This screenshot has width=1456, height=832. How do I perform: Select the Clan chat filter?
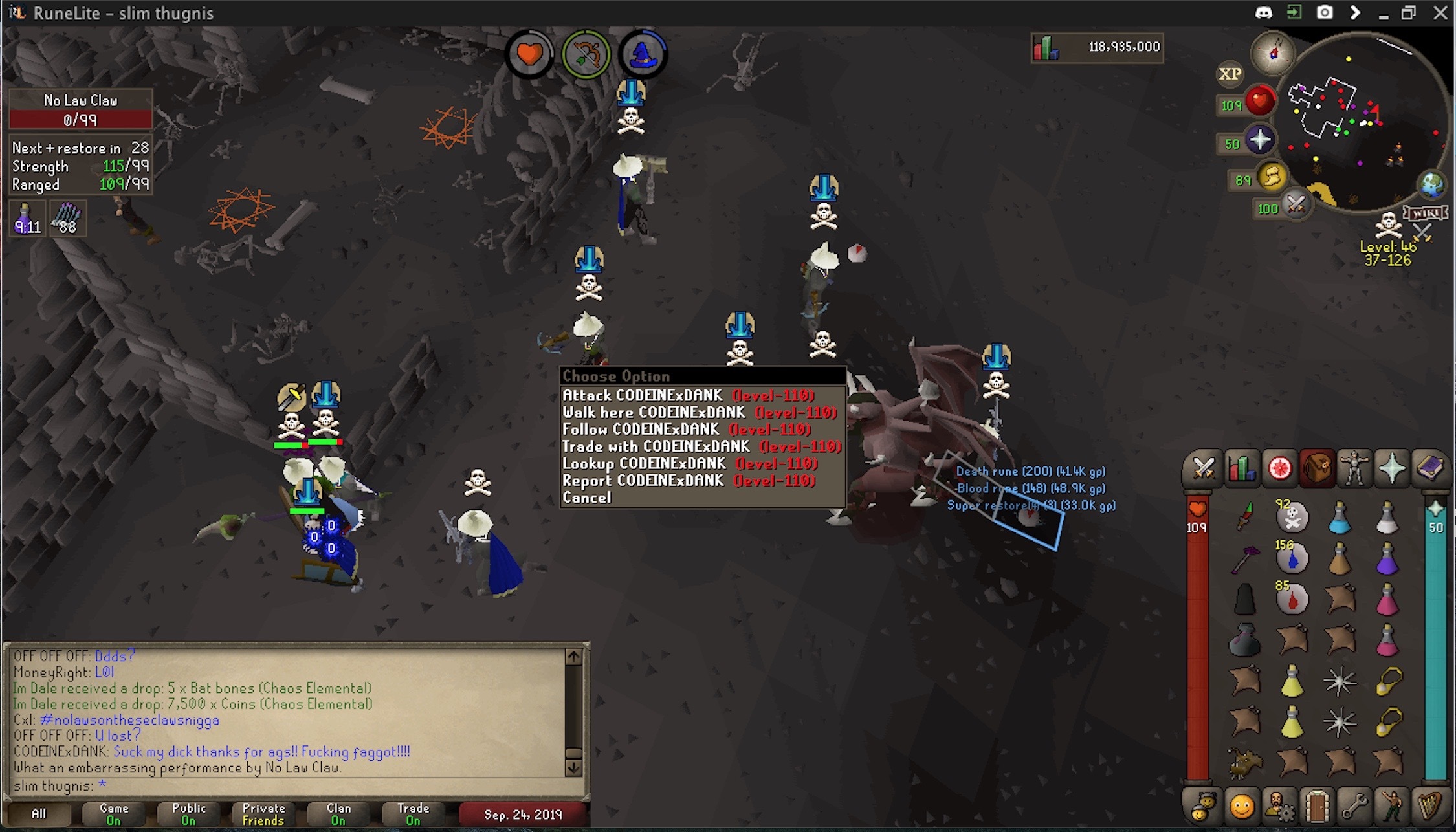tap(338, 814)
